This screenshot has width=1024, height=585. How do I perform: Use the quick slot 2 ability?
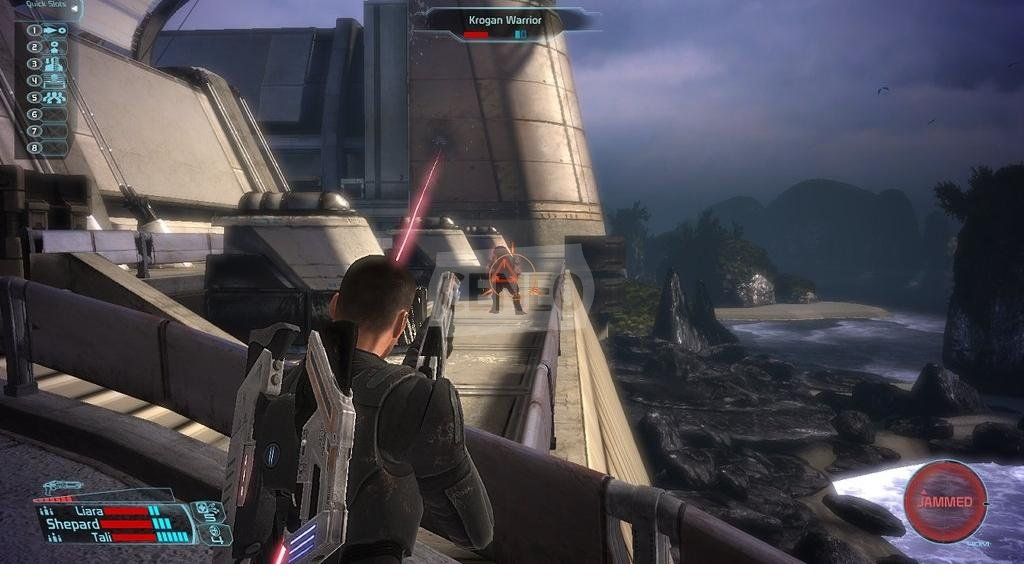click(52, 47)
